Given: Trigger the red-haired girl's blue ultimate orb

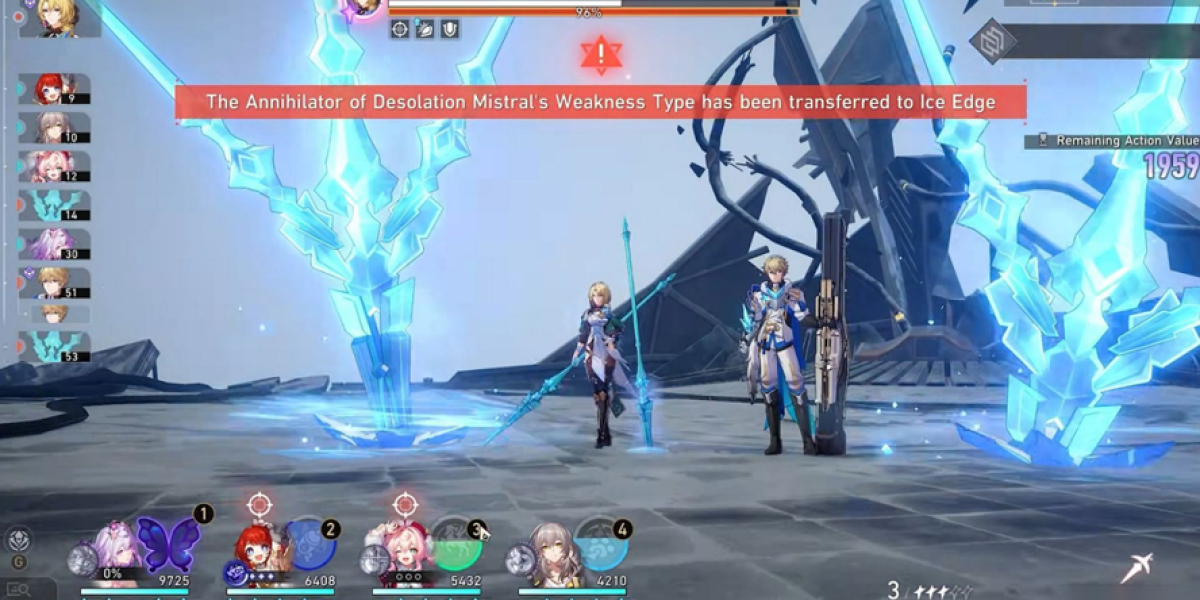Looking at the screenshot, I should (309, 546).
